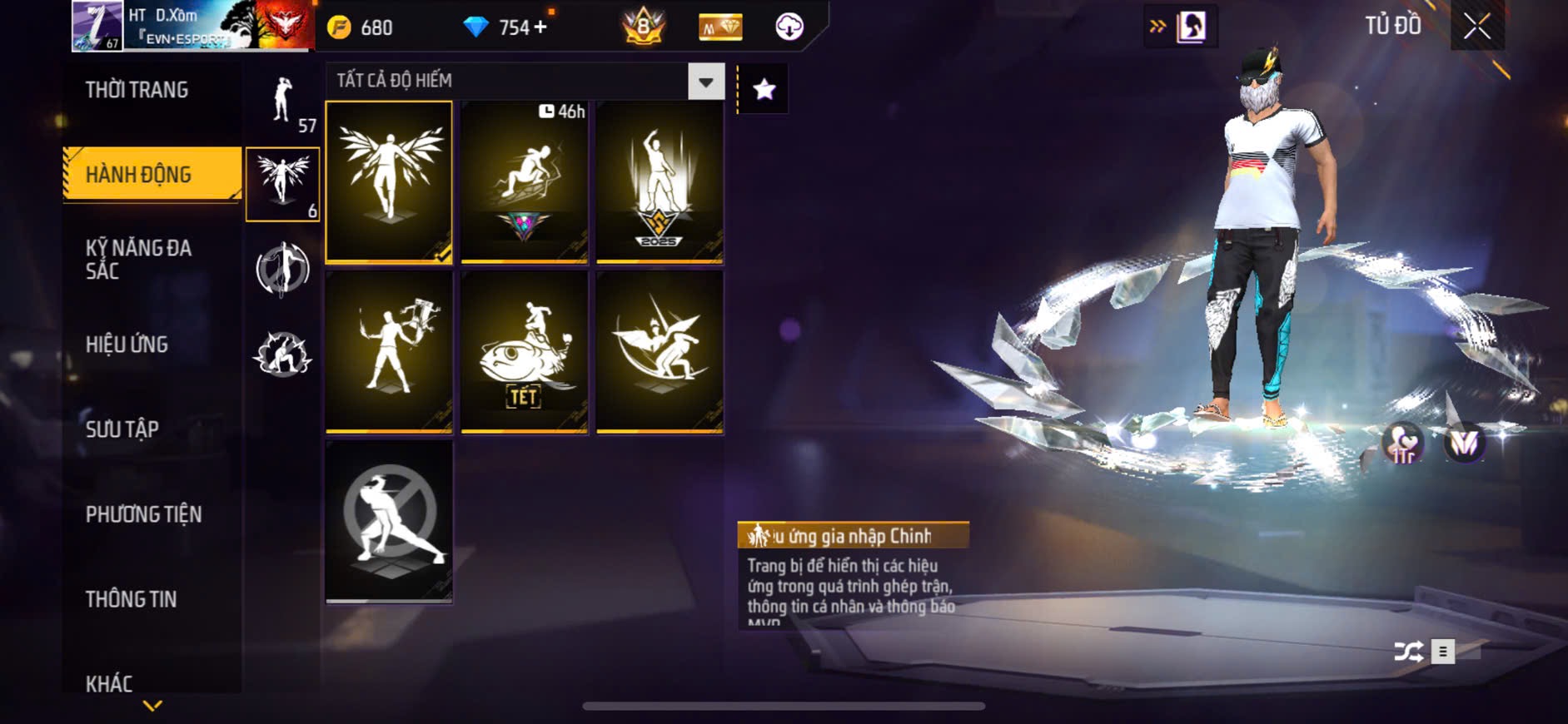Open the Thời Trang category

tap(137, 90)
